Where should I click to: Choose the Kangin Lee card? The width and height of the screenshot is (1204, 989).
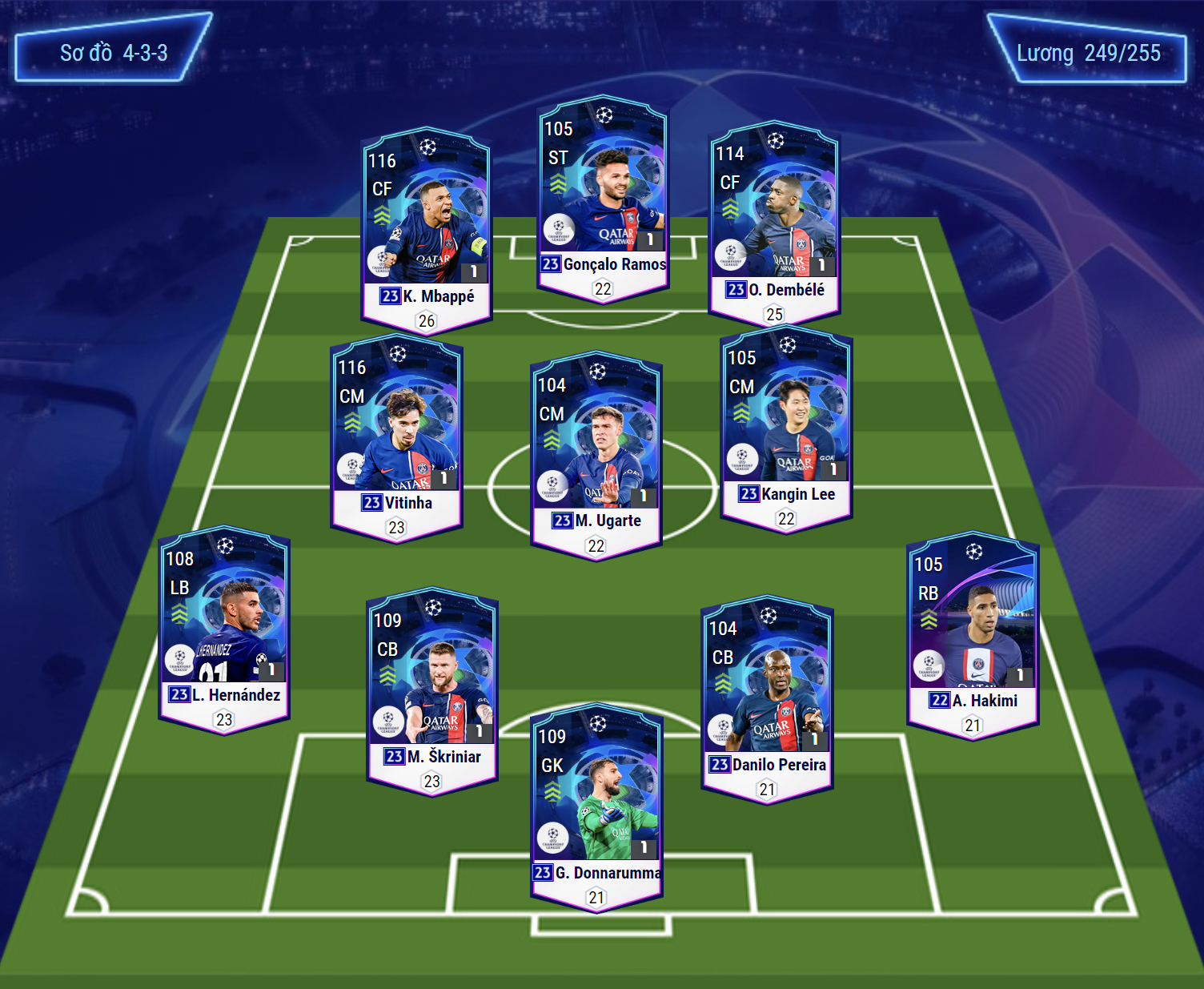(786, 427)
